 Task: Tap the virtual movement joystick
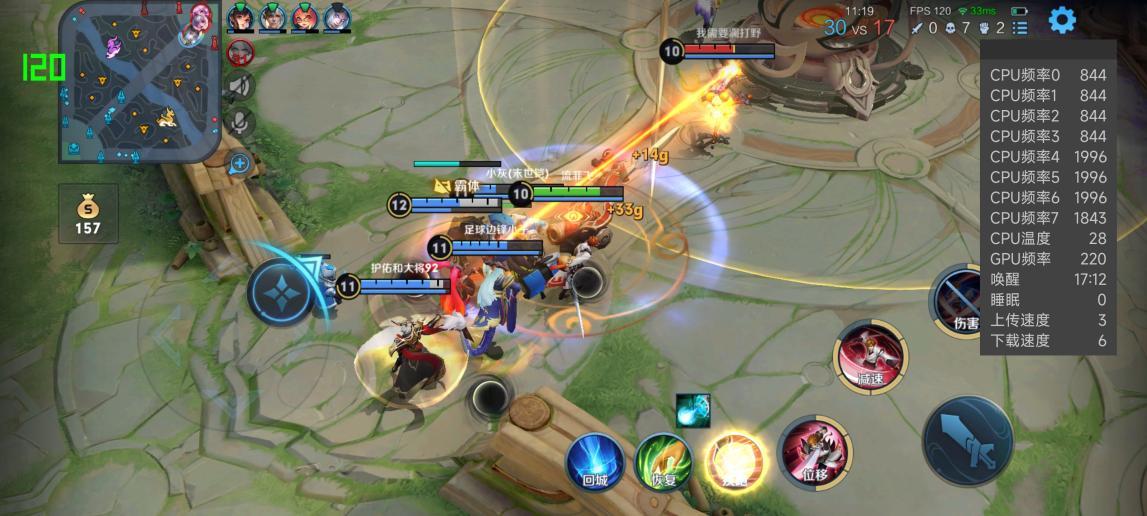tap(287, 291)
